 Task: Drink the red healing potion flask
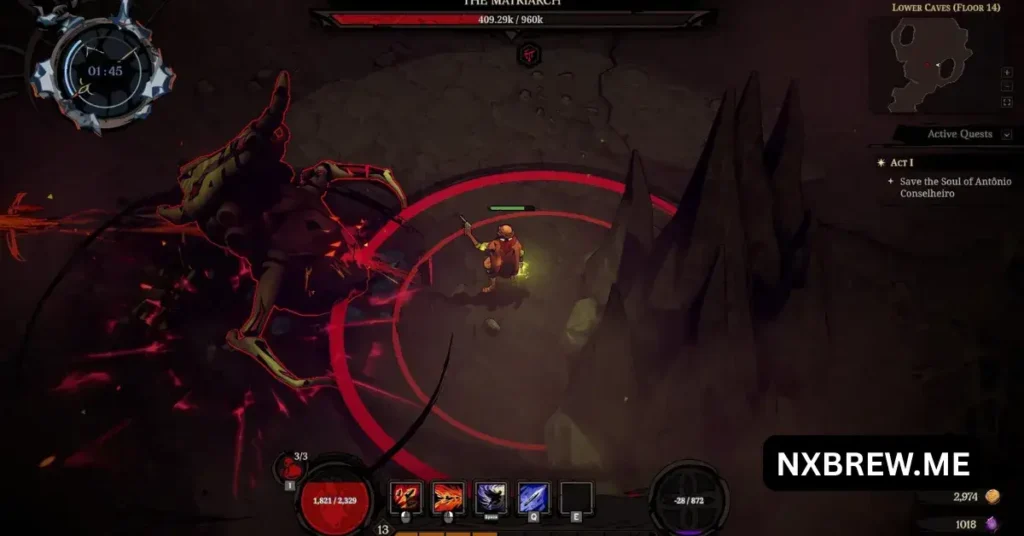(289, 469)
